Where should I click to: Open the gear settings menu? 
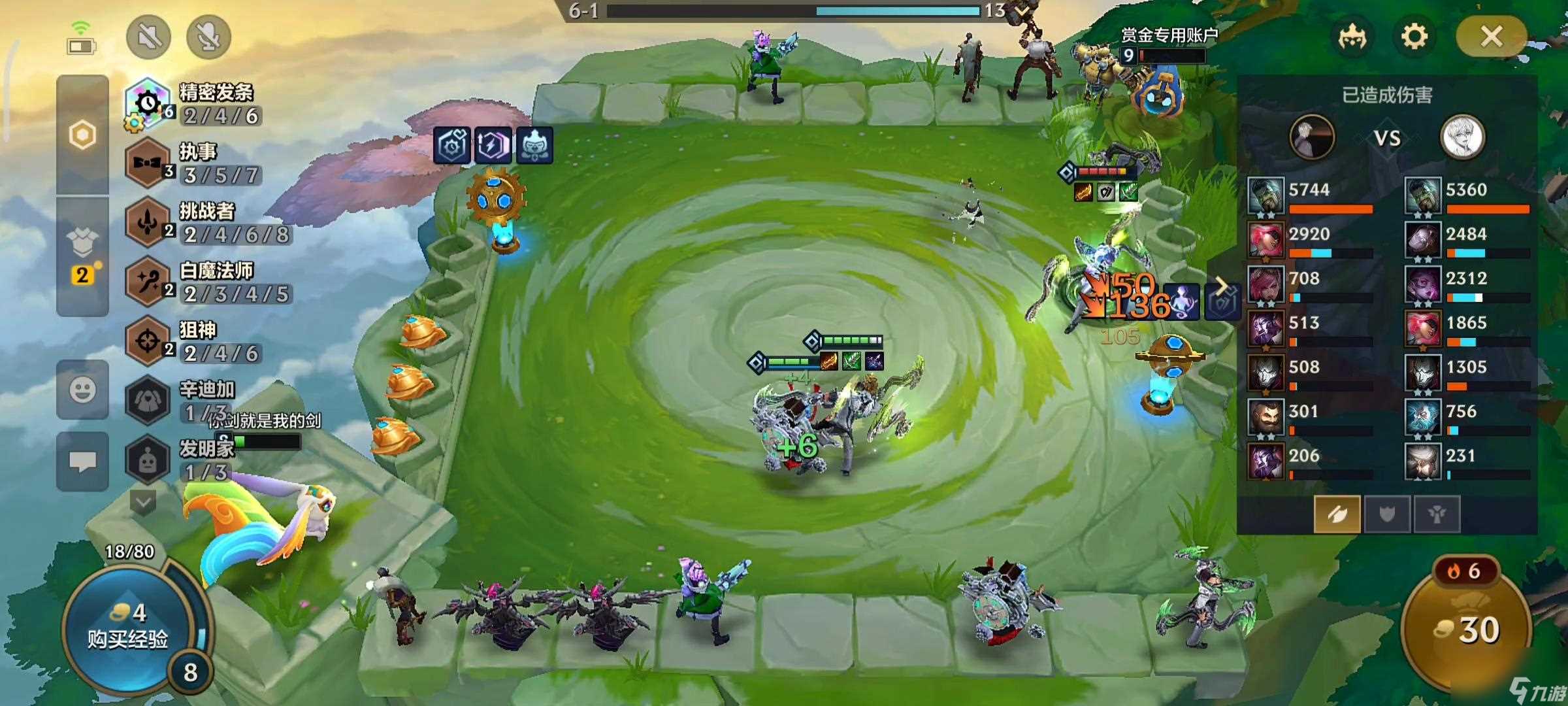pyautogui.click(x=1414, y=37)
